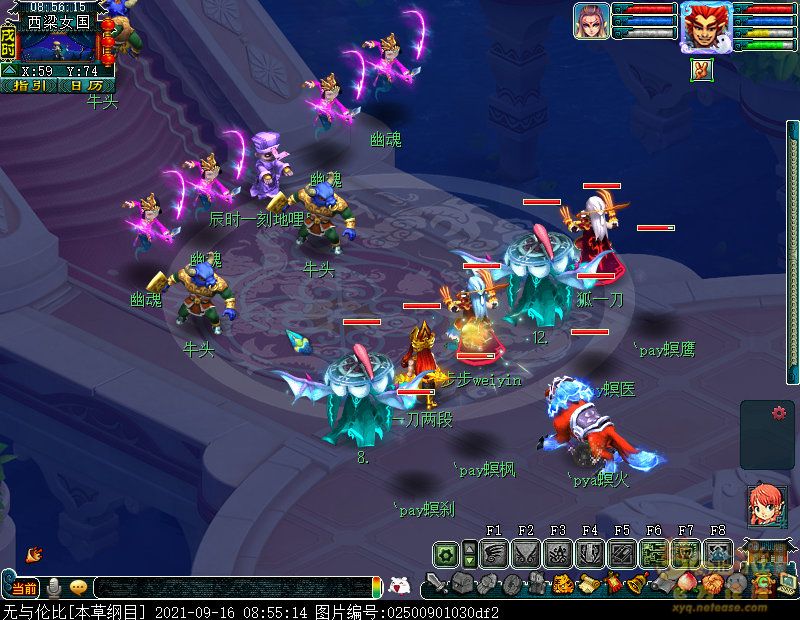Click the sword attack icon in bottom toolbar
The image size is (800, 620).
coord(436,584)
